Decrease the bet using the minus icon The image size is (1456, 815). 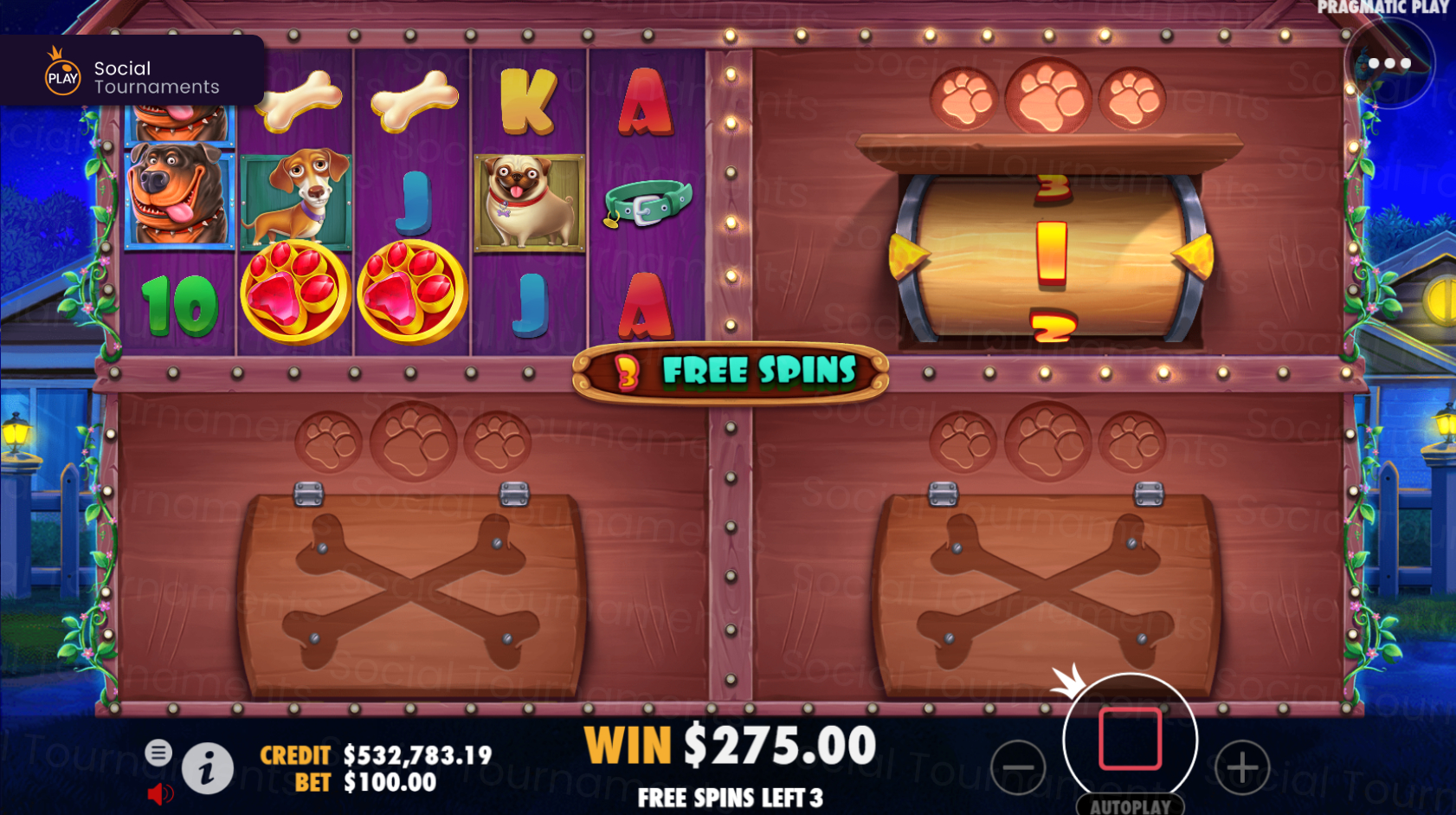click(1020, 766)
